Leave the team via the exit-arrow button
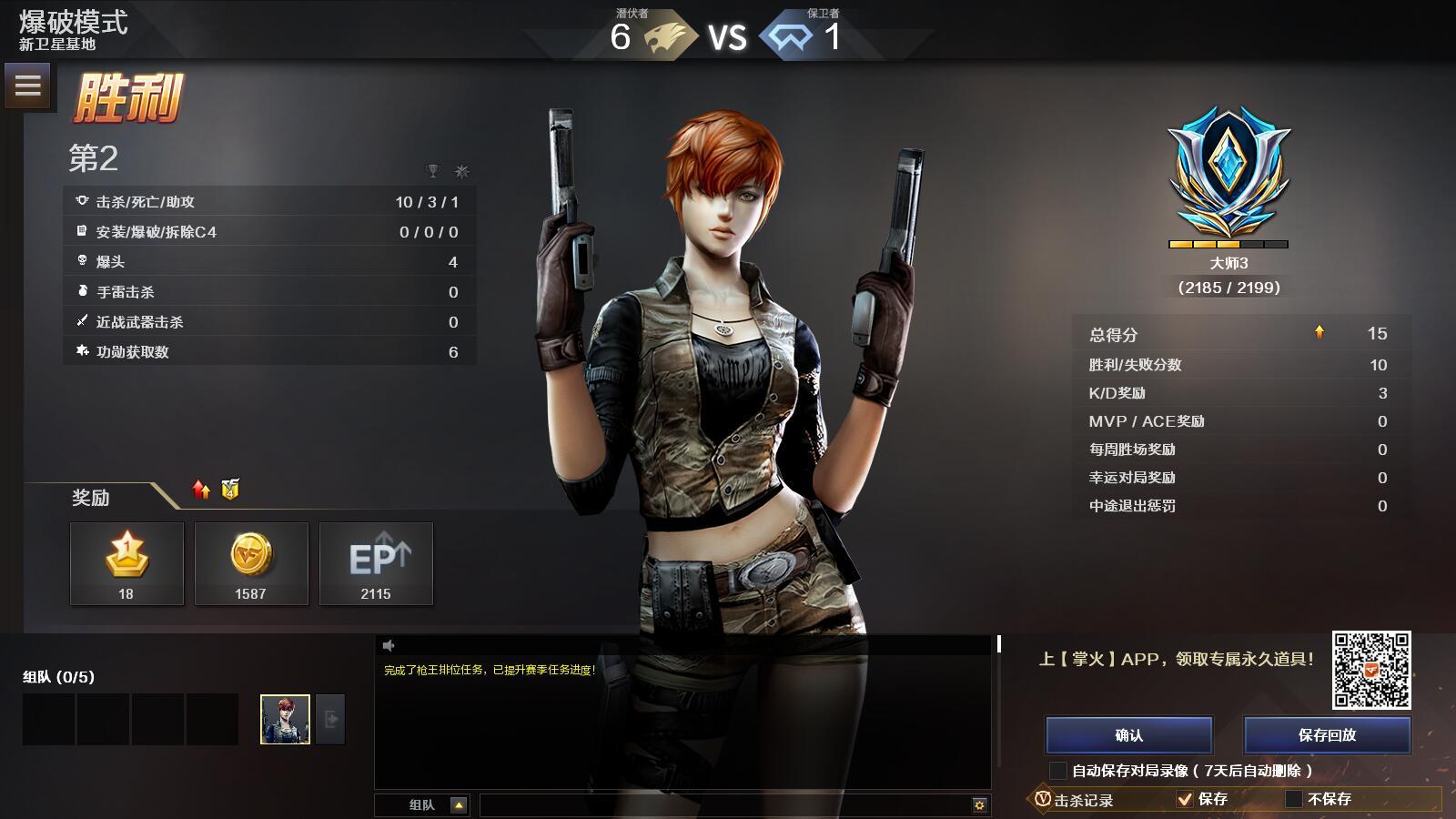This screenshot has width=1456, height=819. point(331,719)
